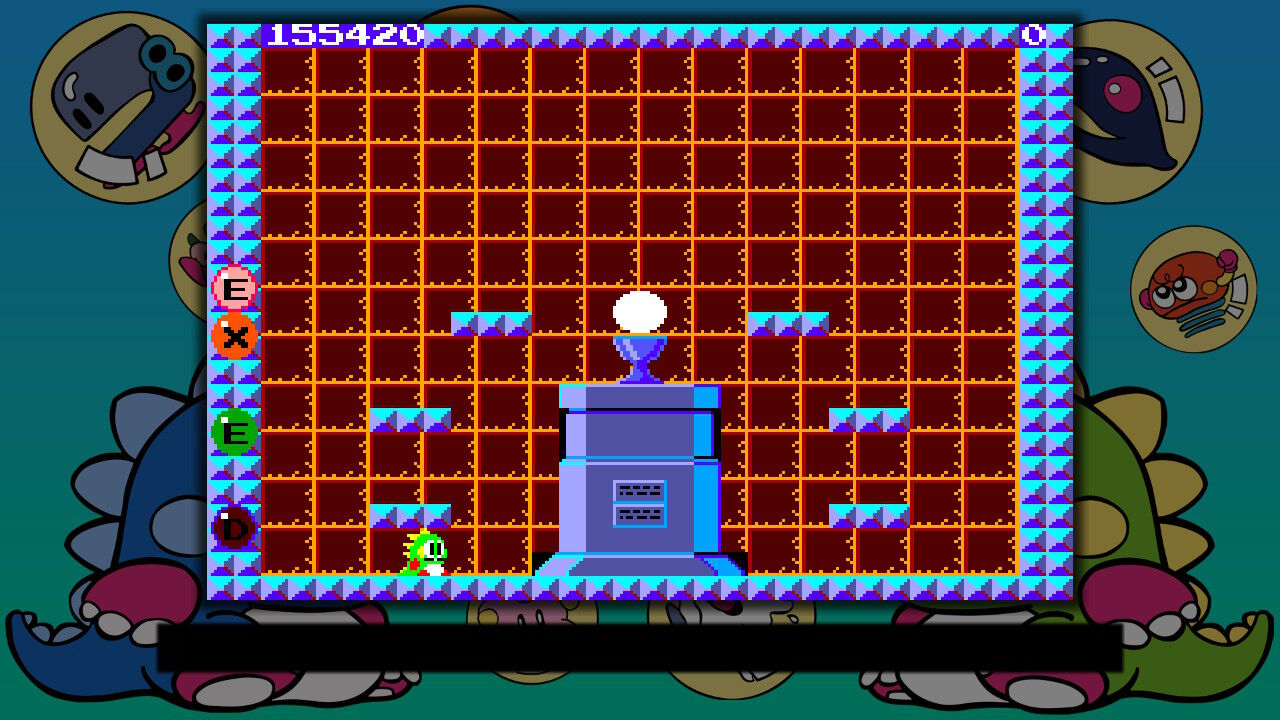1280x720 pixels.
Task: Click the platform on the middle-right side
Action: [868, 416]
